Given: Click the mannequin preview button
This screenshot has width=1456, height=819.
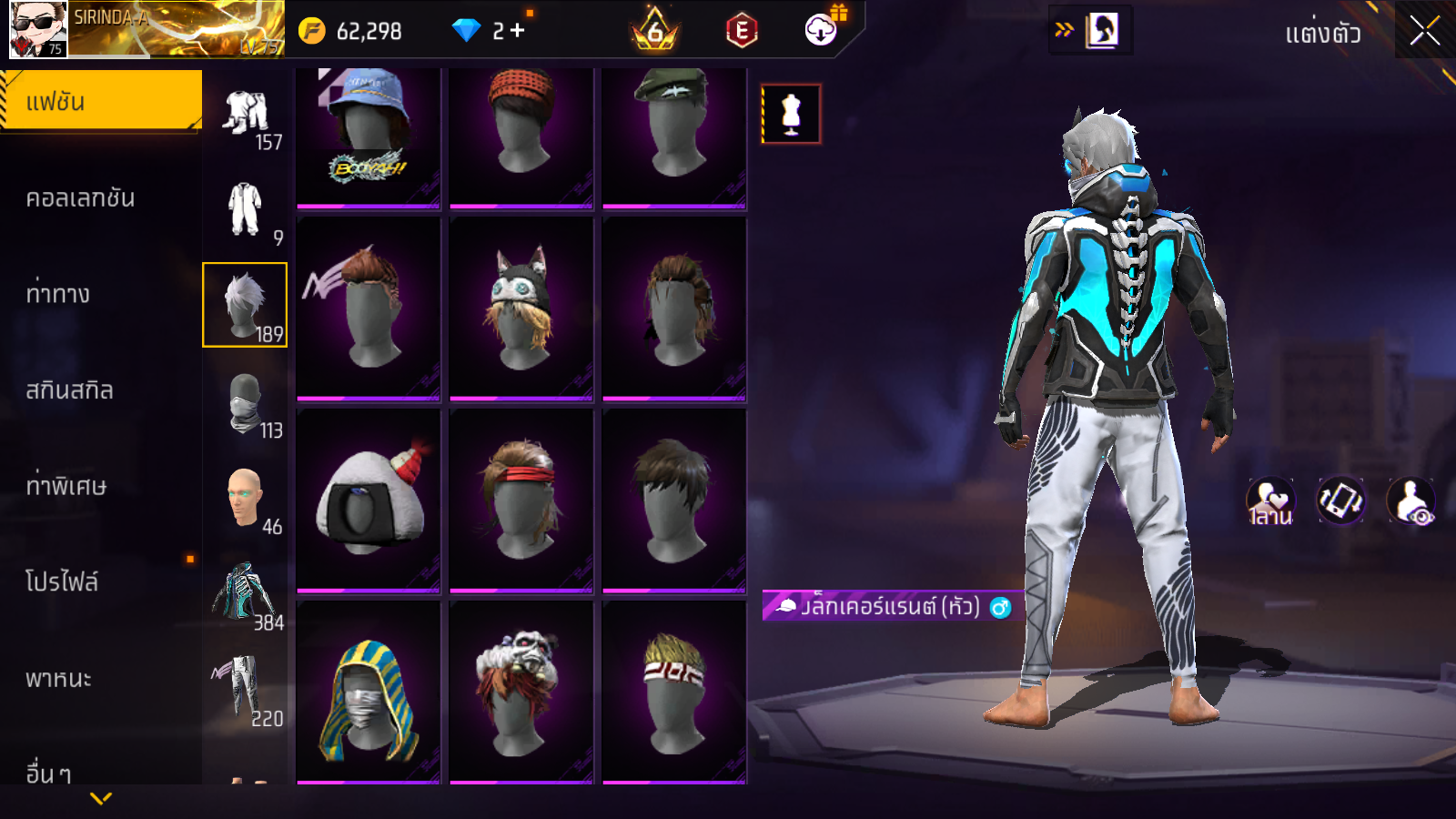Looking at the screenshot, I should coord(791,115).
